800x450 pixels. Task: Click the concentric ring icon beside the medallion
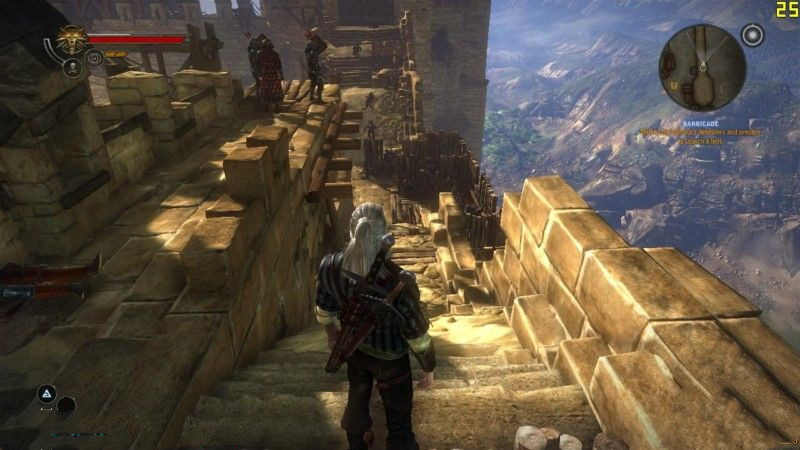[95, 59]
